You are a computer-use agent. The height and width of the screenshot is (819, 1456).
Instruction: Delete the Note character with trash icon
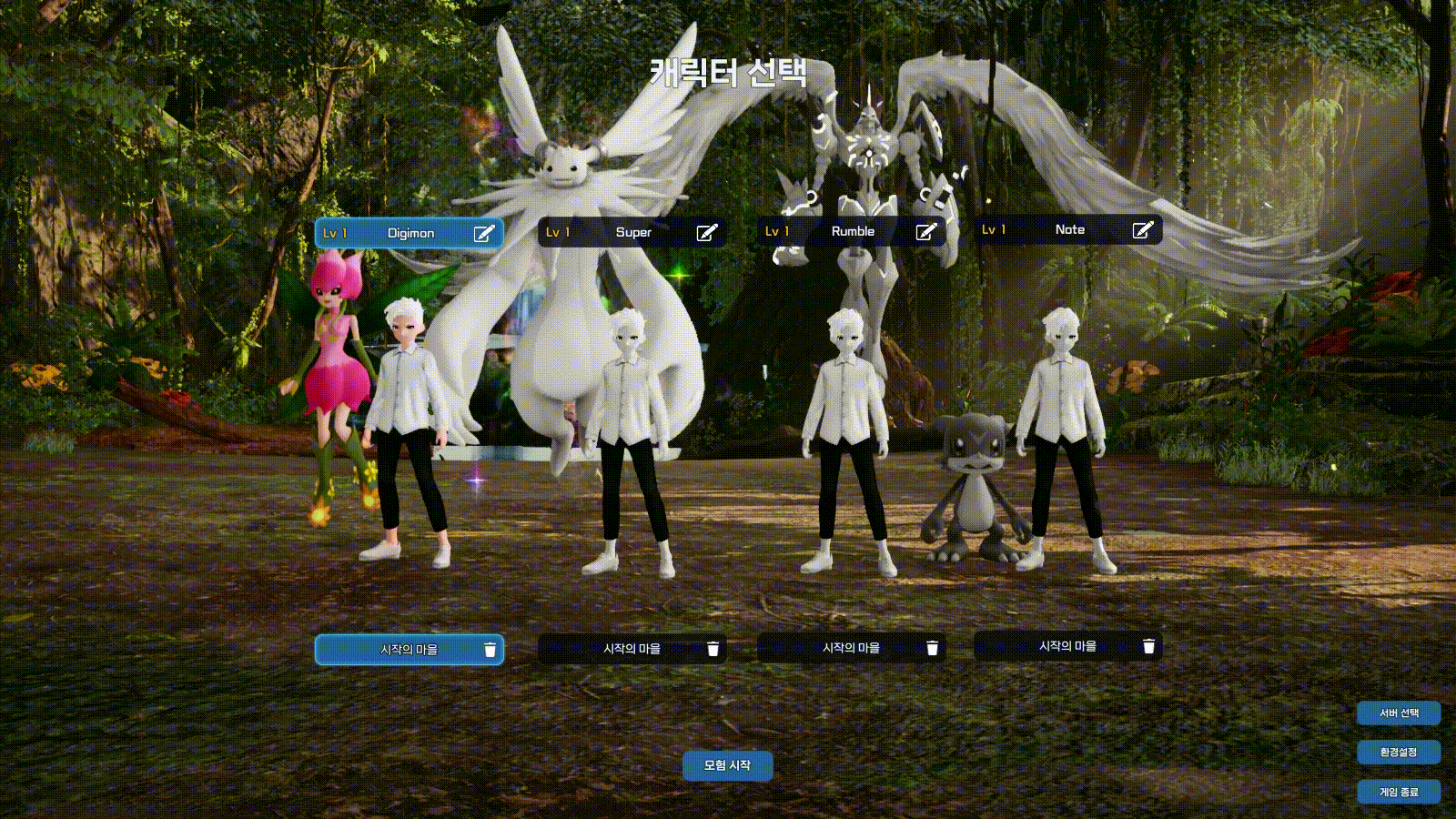coord(1148,646)
